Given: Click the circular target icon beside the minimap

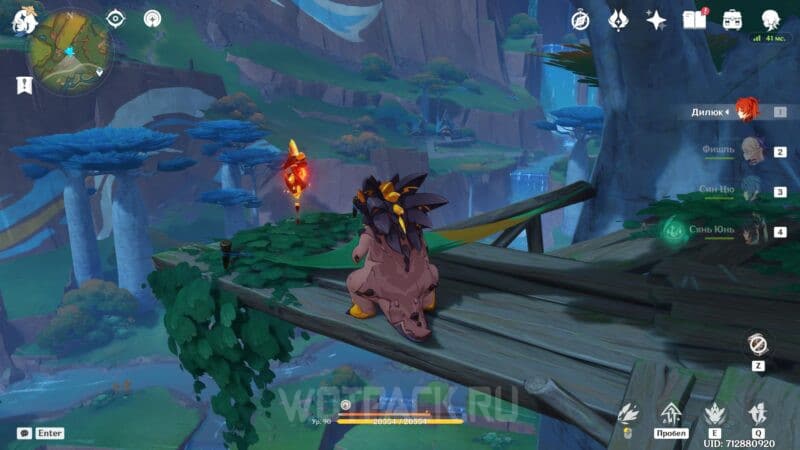Looking at the screenshot, I should click(152, 18).
